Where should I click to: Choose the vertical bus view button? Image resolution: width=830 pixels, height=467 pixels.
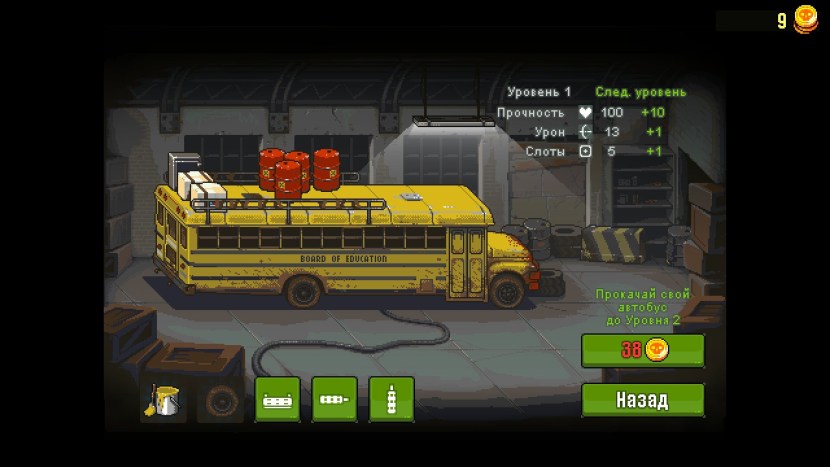coord(391,400)
